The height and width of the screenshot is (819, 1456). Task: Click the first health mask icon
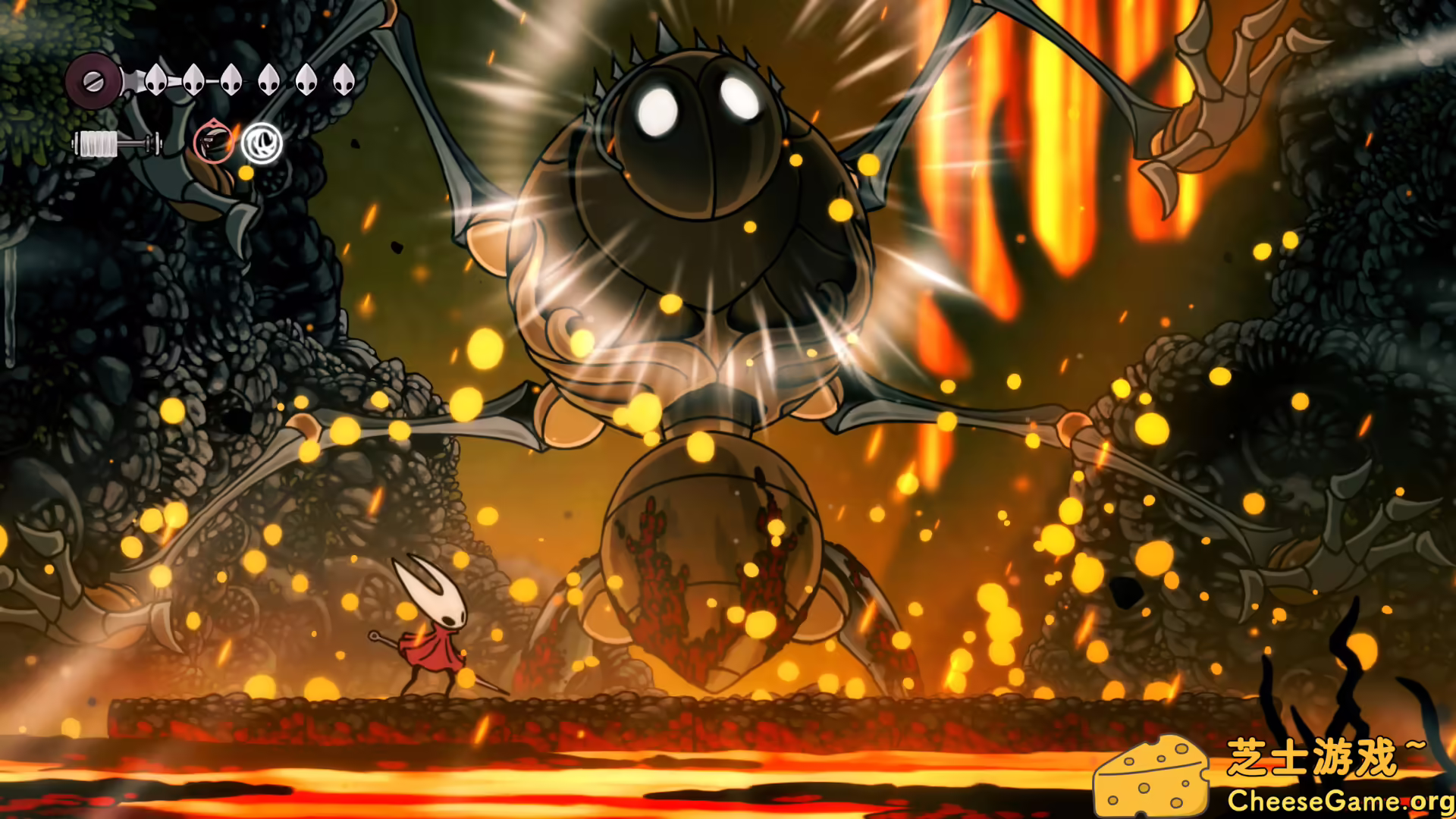pos(155,81)
